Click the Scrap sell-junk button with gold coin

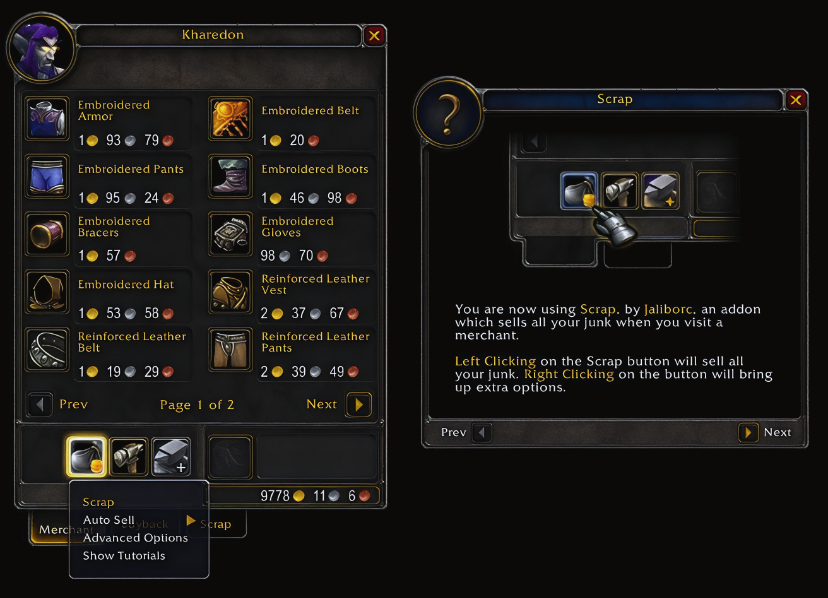click(x=86, y=456)
